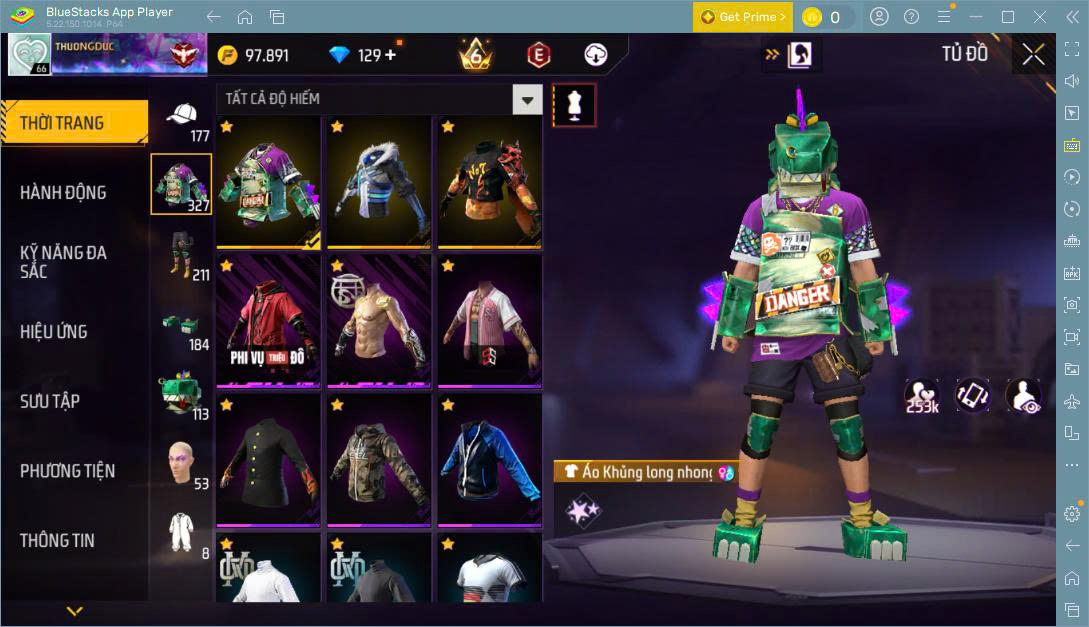Screen dimensions: 1089x627
Task: Select the camouflage hoodie item
Action: tap(379, 458)
